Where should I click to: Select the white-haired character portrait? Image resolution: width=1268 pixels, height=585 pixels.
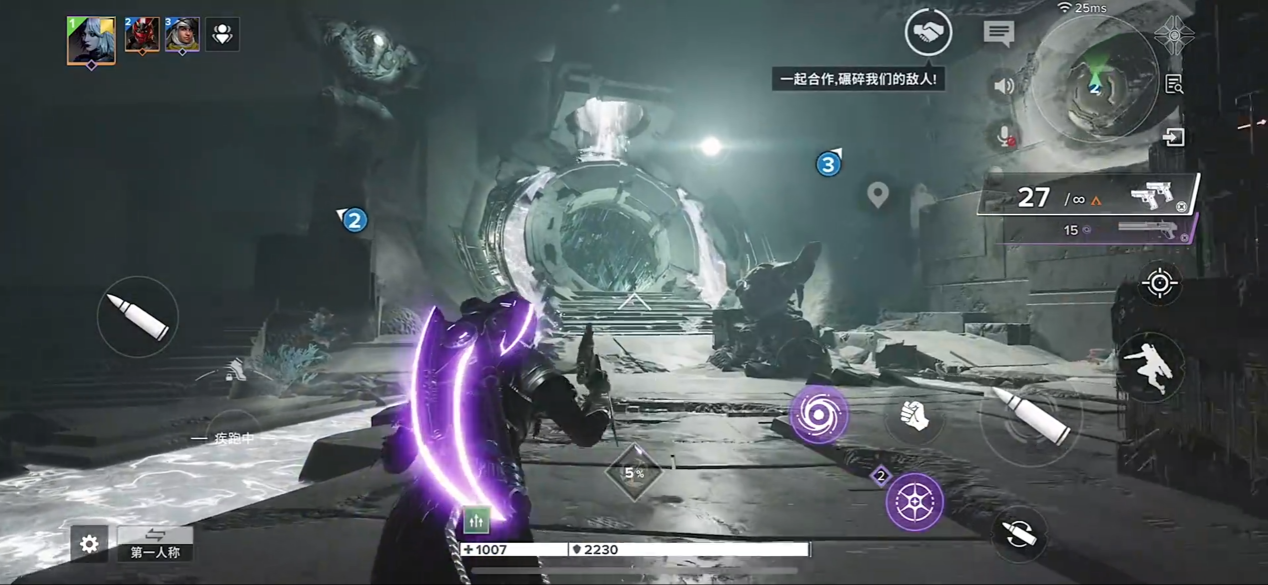(x=91, y=40)
